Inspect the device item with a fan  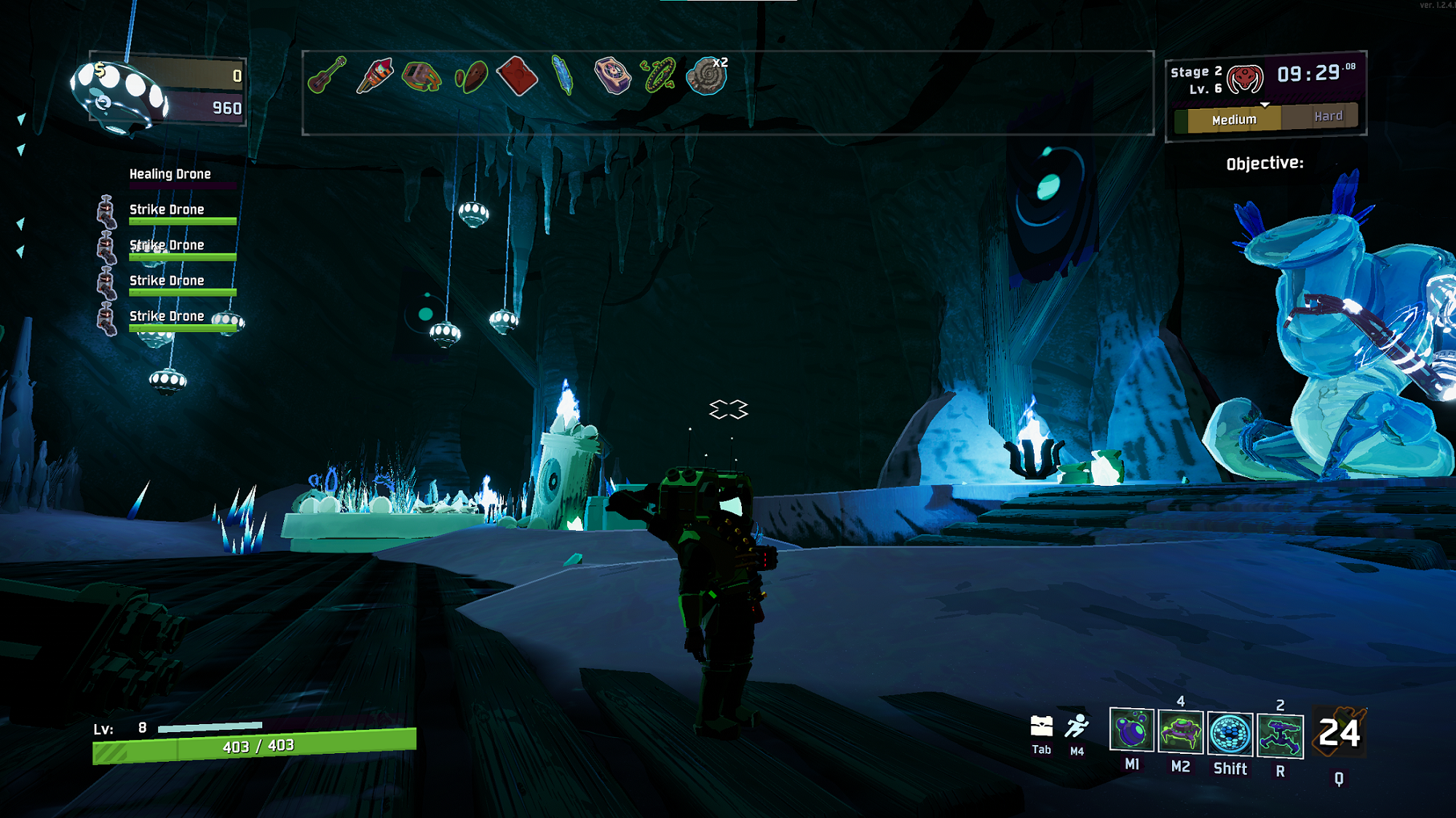(x=612, y=76)
